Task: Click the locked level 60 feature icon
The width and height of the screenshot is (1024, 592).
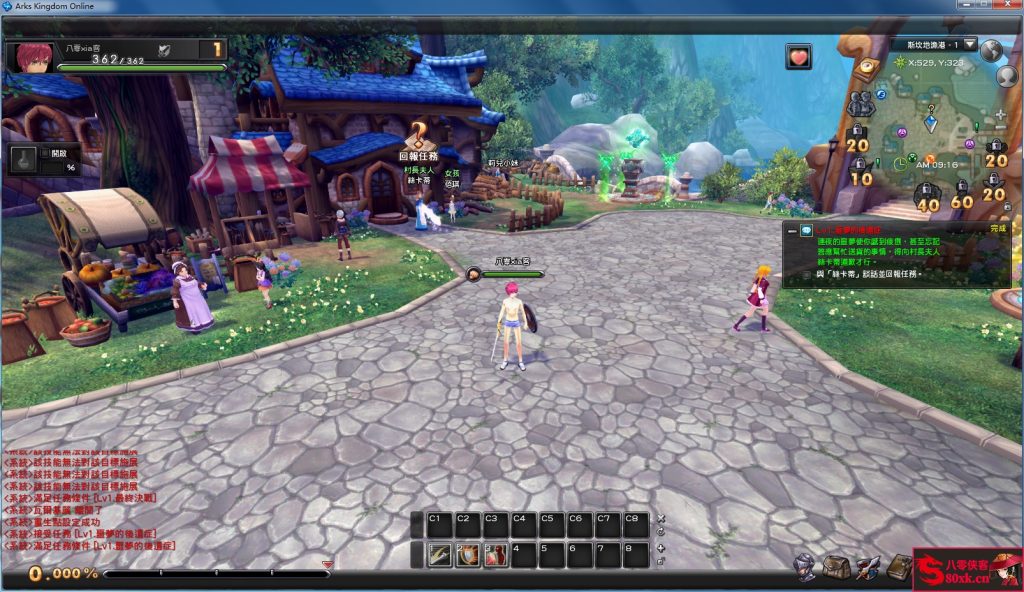Action: pyautogui.click(x=961, y=193)
